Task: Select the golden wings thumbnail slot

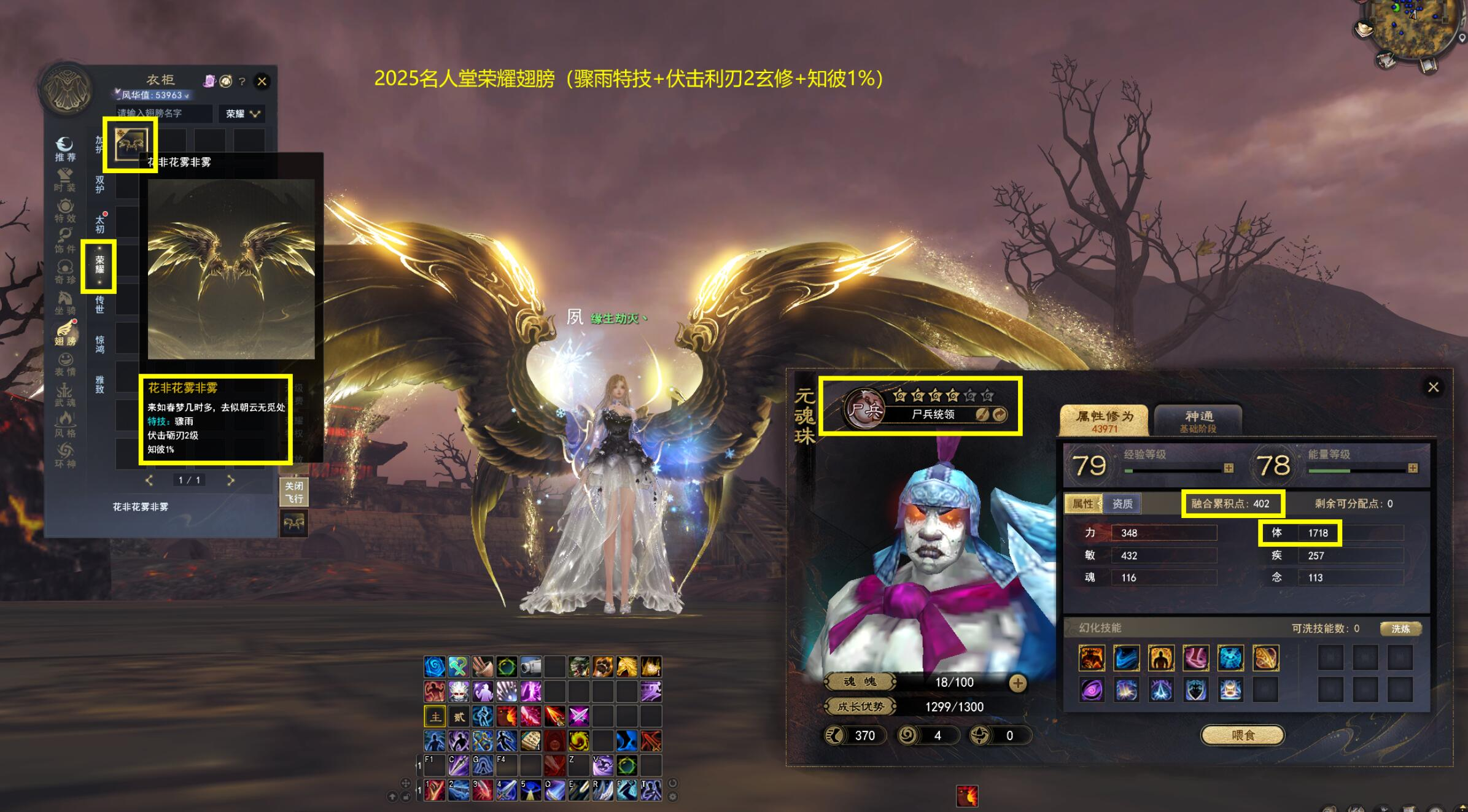Action: coord(131,144)
